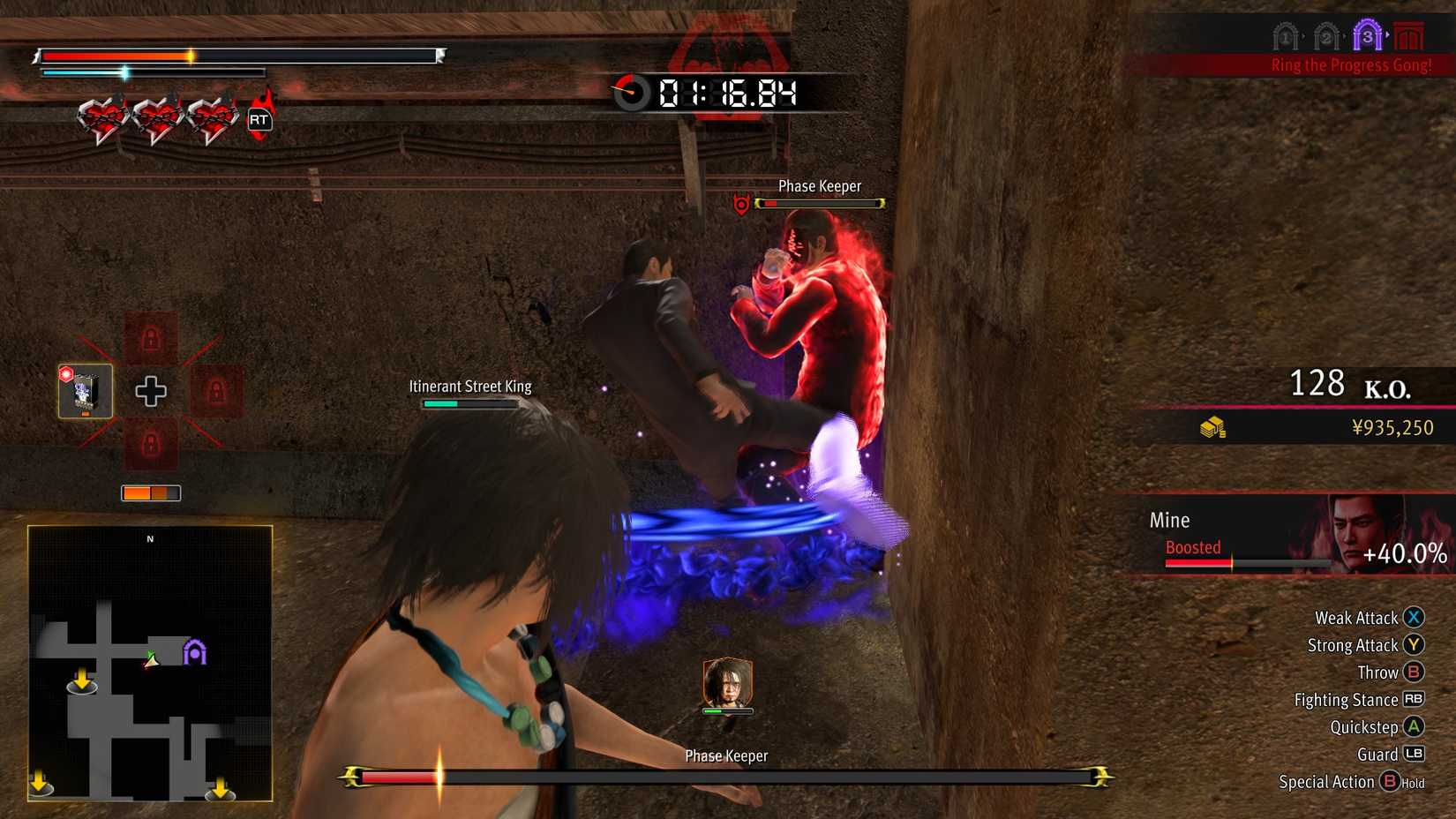Expand the arrow before the red door

pyautogui.click(x=1387, y=34)
